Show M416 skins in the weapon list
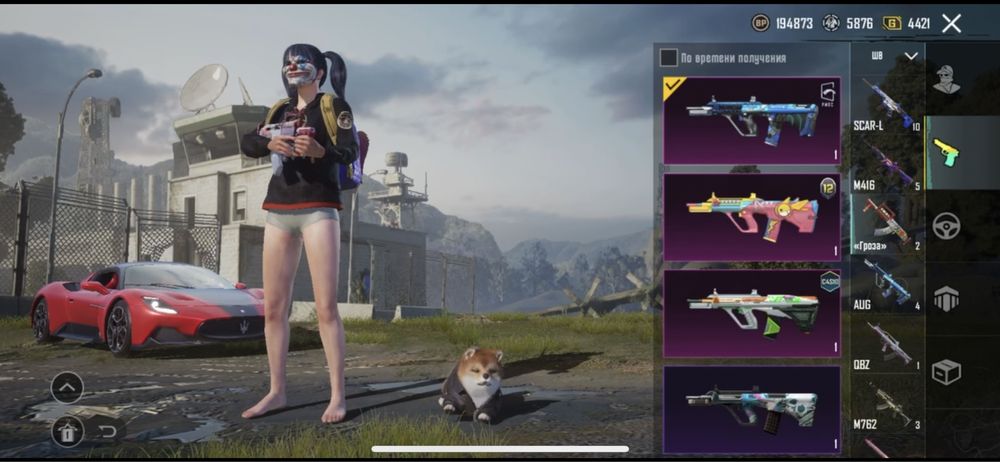This screenshot has height=462, width=1000. [886, 165]
